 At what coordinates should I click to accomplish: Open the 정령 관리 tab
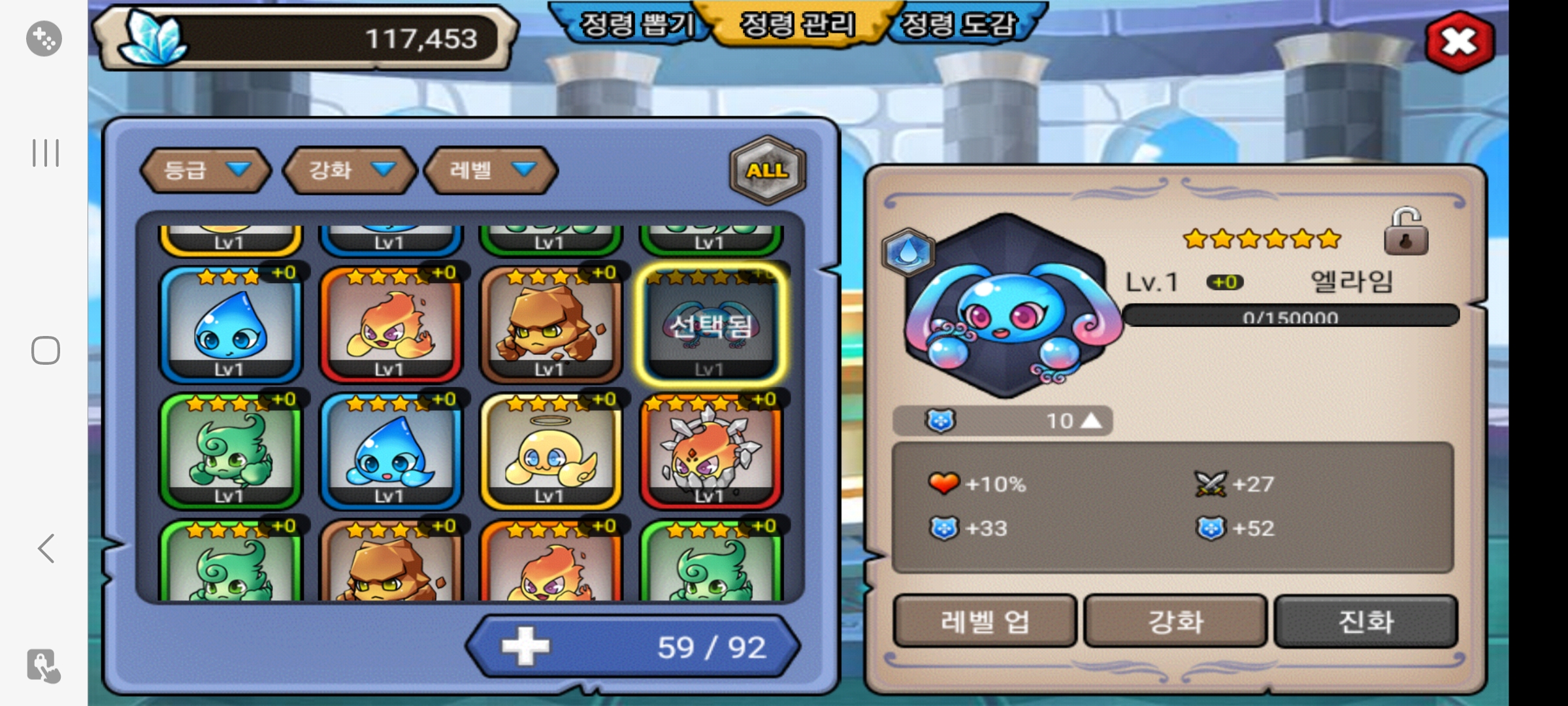pos(796,25)
